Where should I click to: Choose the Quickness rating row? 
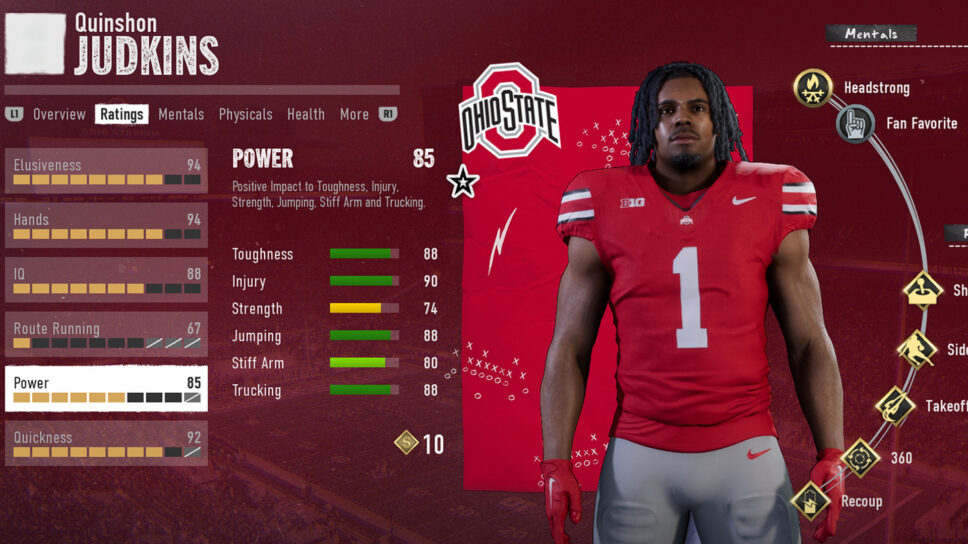106,442
